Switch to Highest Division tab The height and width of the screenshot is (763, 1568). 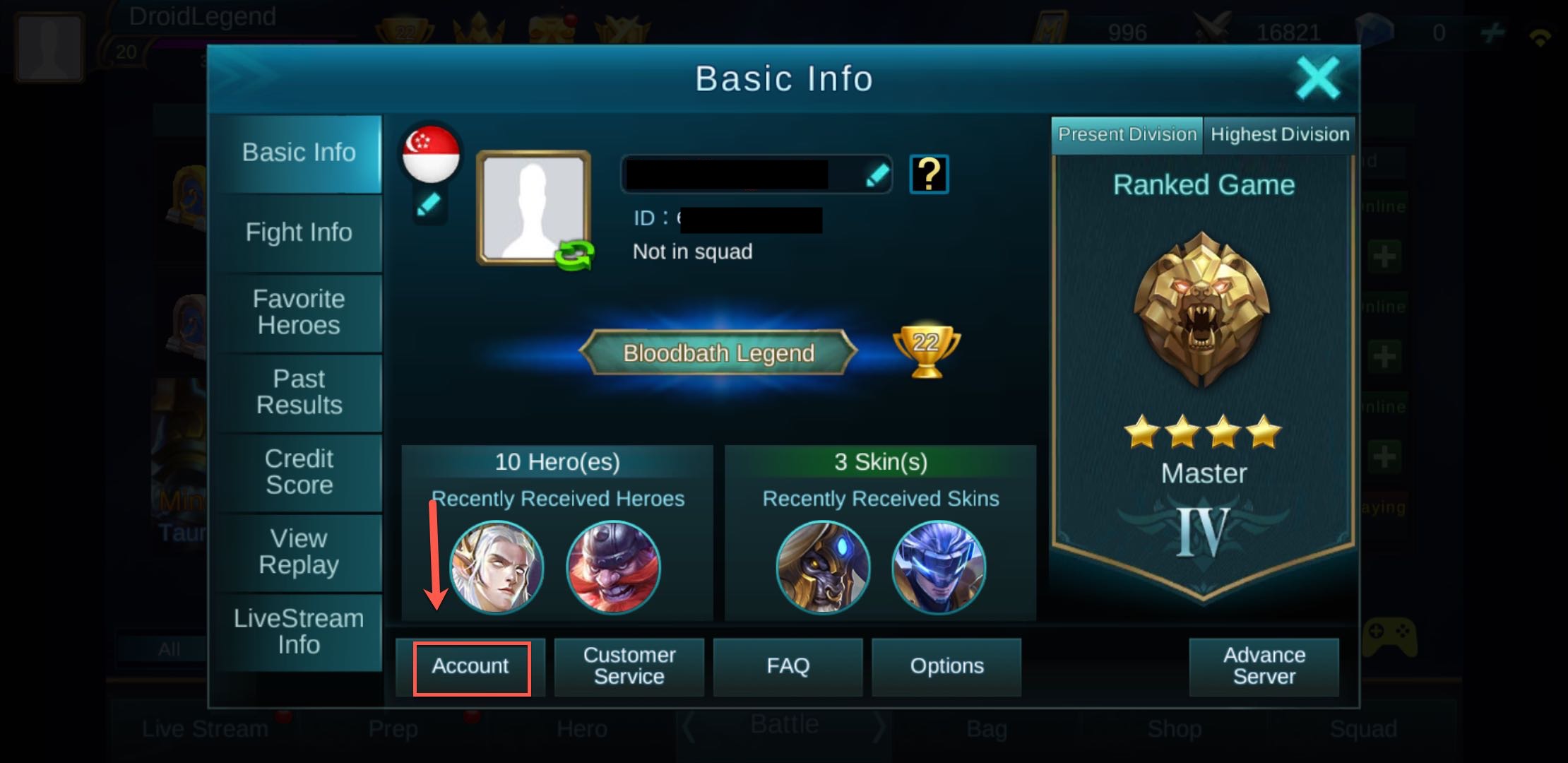click(x=1279, y=135)
